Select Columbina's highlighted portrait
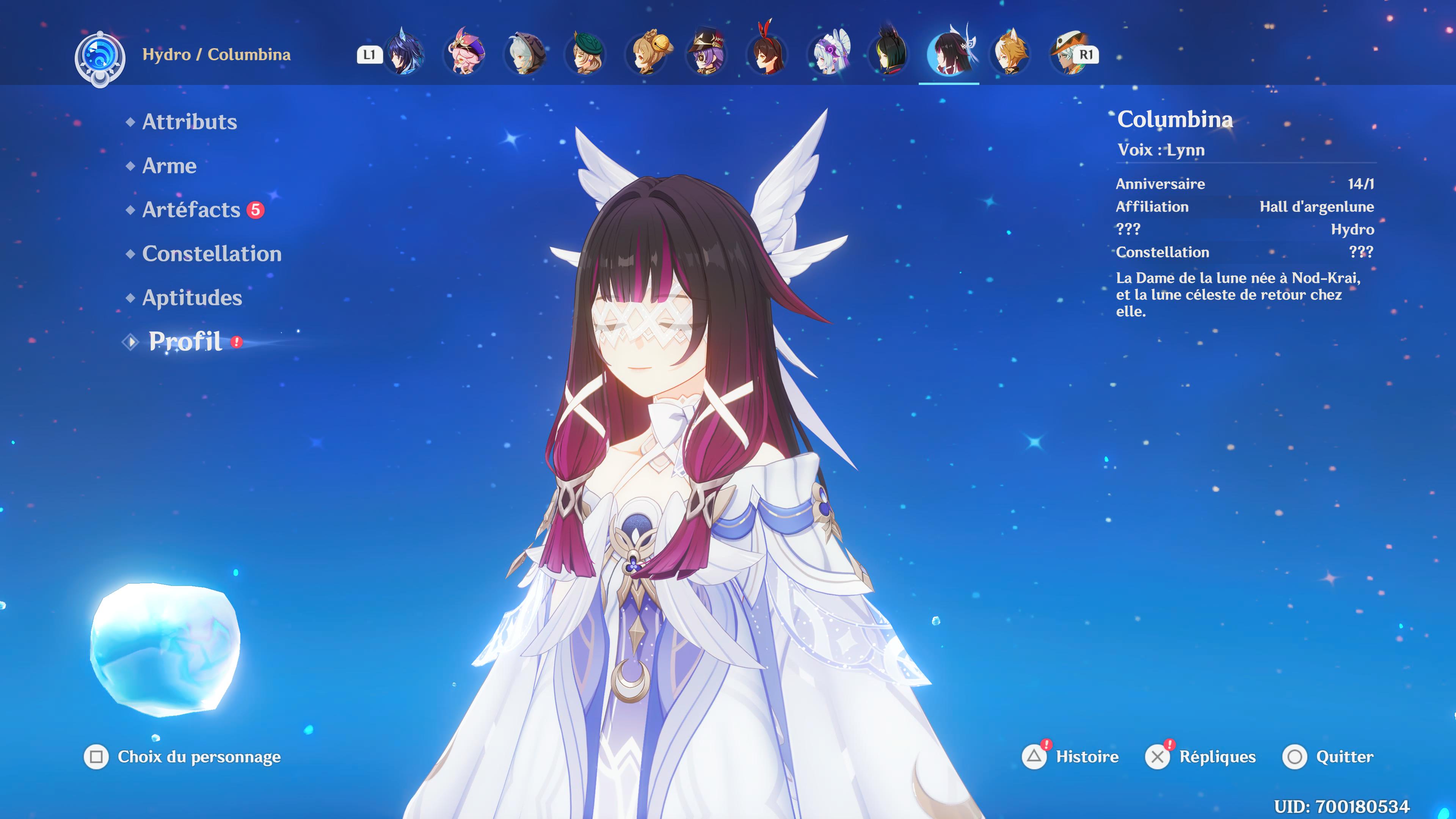The image size is (1456, 819). coord(949,54)
